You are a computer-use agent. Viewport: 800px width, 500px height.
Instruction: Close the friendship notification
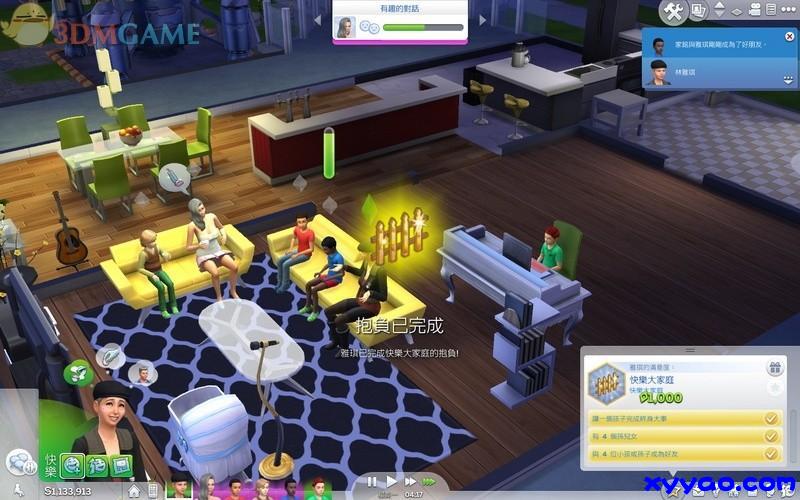[x=791, y=38]
